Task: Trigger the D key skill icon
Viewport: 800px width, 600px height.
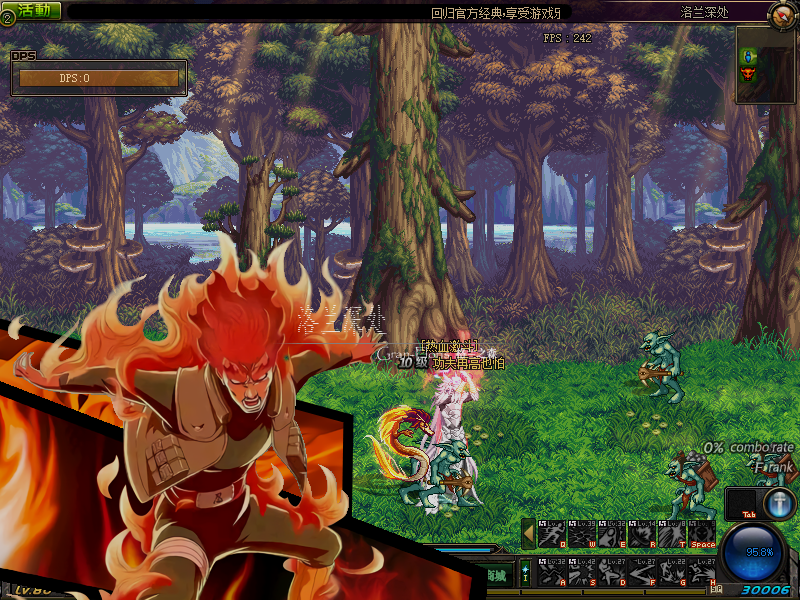Action: [612, 573]
